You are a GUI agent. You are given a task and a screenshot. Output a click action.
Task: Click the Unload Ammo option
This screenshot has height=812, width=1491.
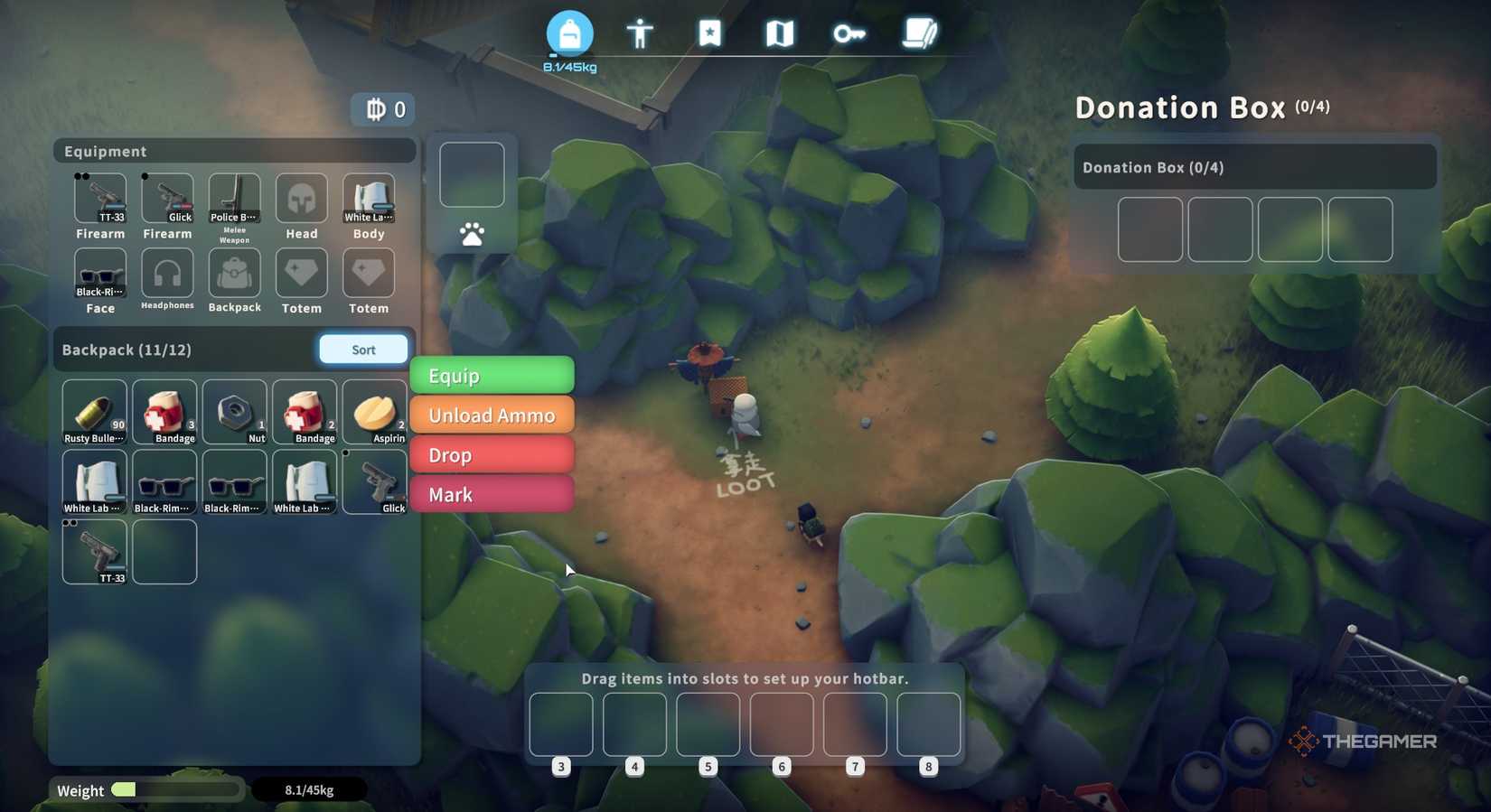pos(492,415)
